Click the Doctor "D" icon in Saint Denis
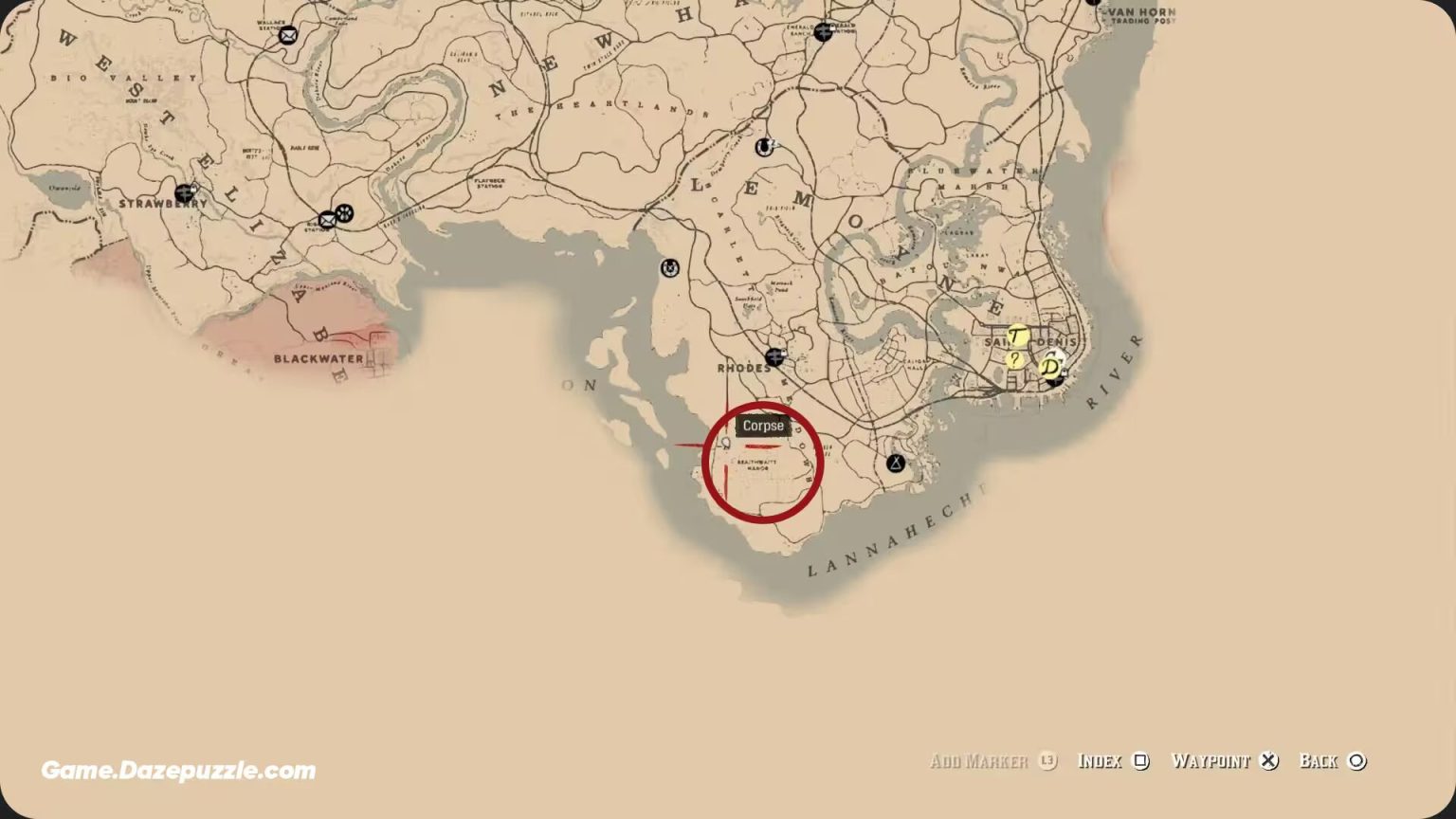 pyautogui.click(x=1049, y=366)
